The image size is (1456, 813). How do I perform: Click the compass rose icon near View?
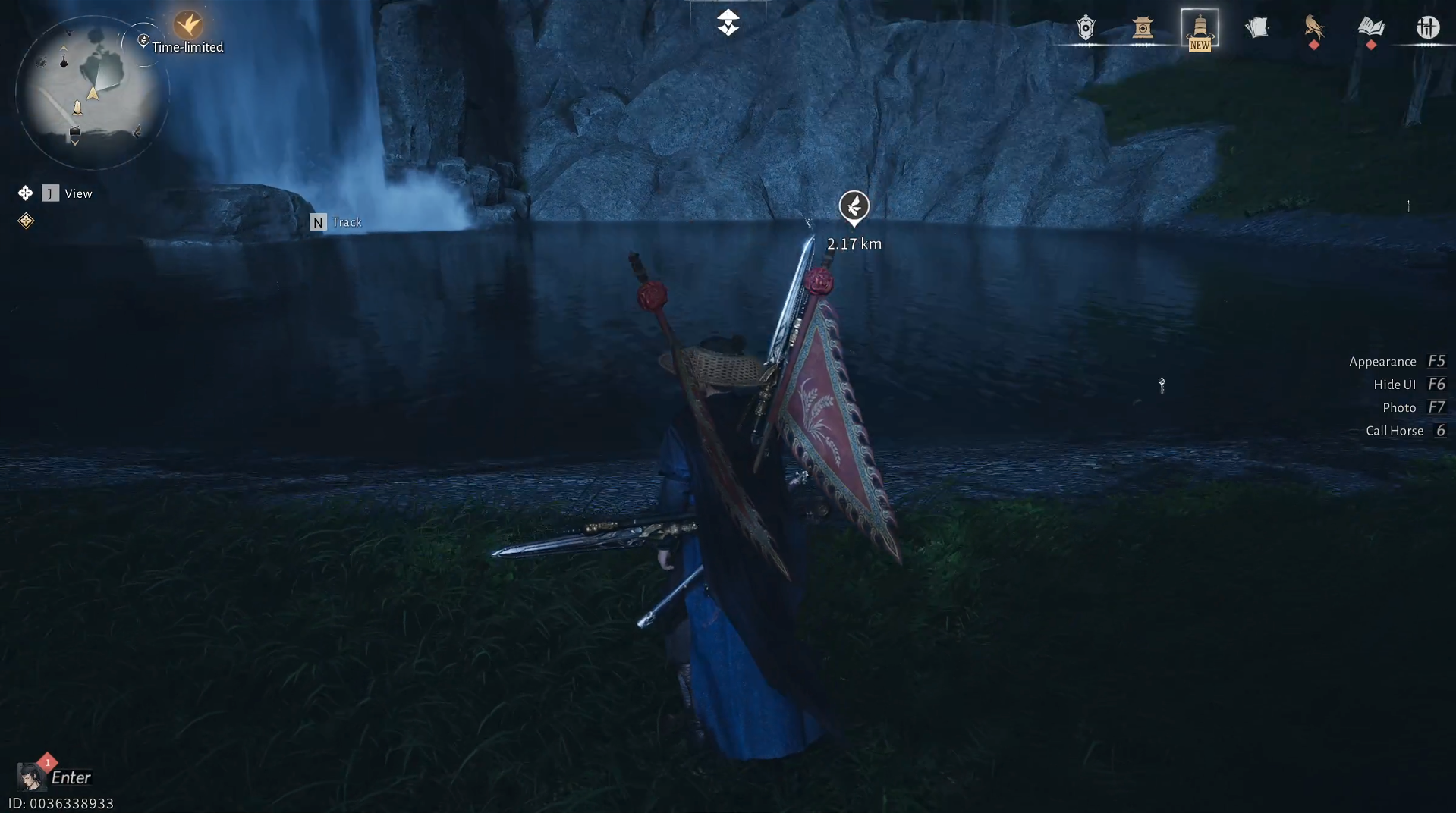(x=26, y=193)
